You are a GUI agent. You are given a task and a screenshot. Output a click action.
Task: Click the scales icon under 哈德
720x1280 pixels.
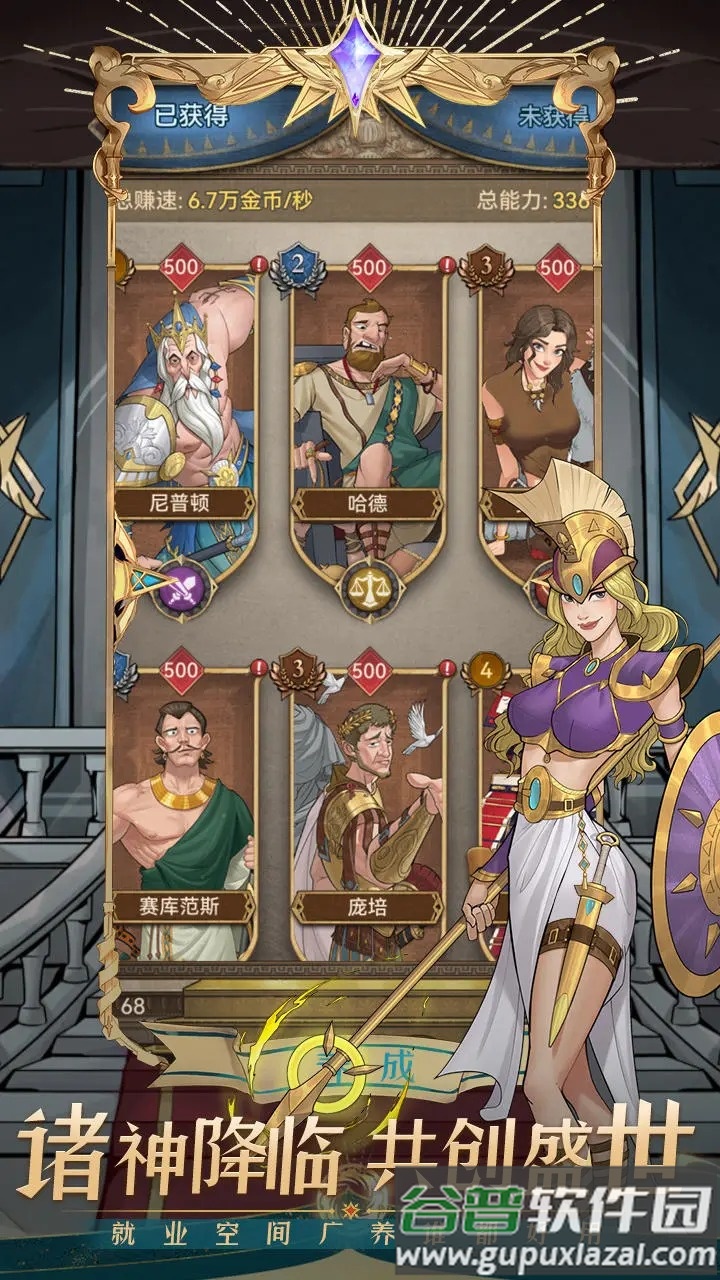[369, 590]
